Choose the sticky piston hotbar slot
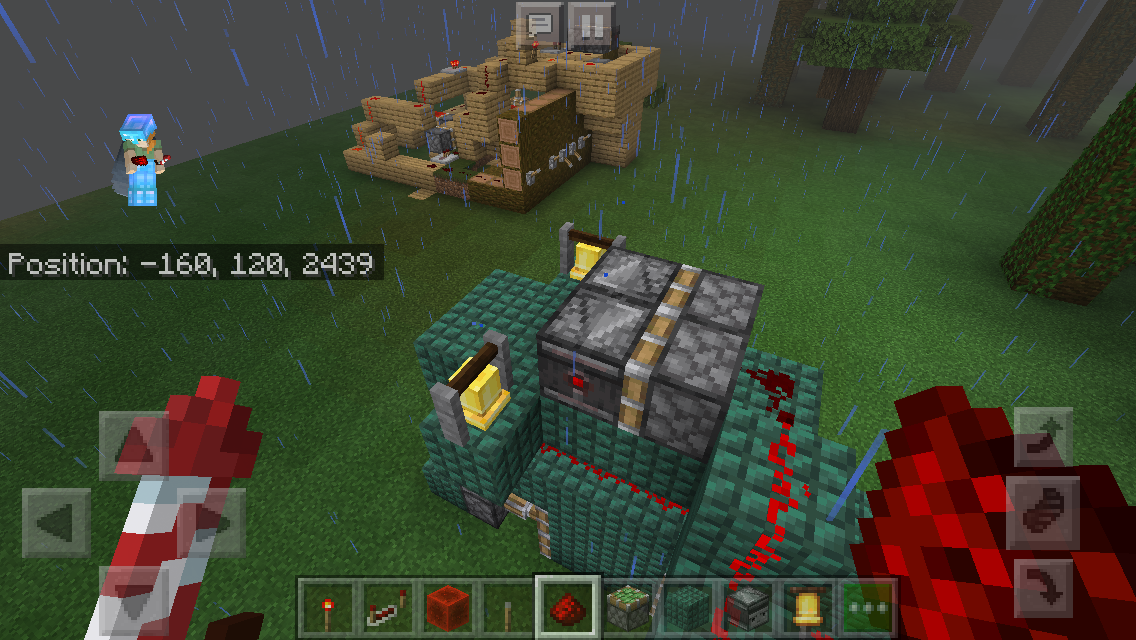This screenshot has width=1136, height=640. [628, 607]
